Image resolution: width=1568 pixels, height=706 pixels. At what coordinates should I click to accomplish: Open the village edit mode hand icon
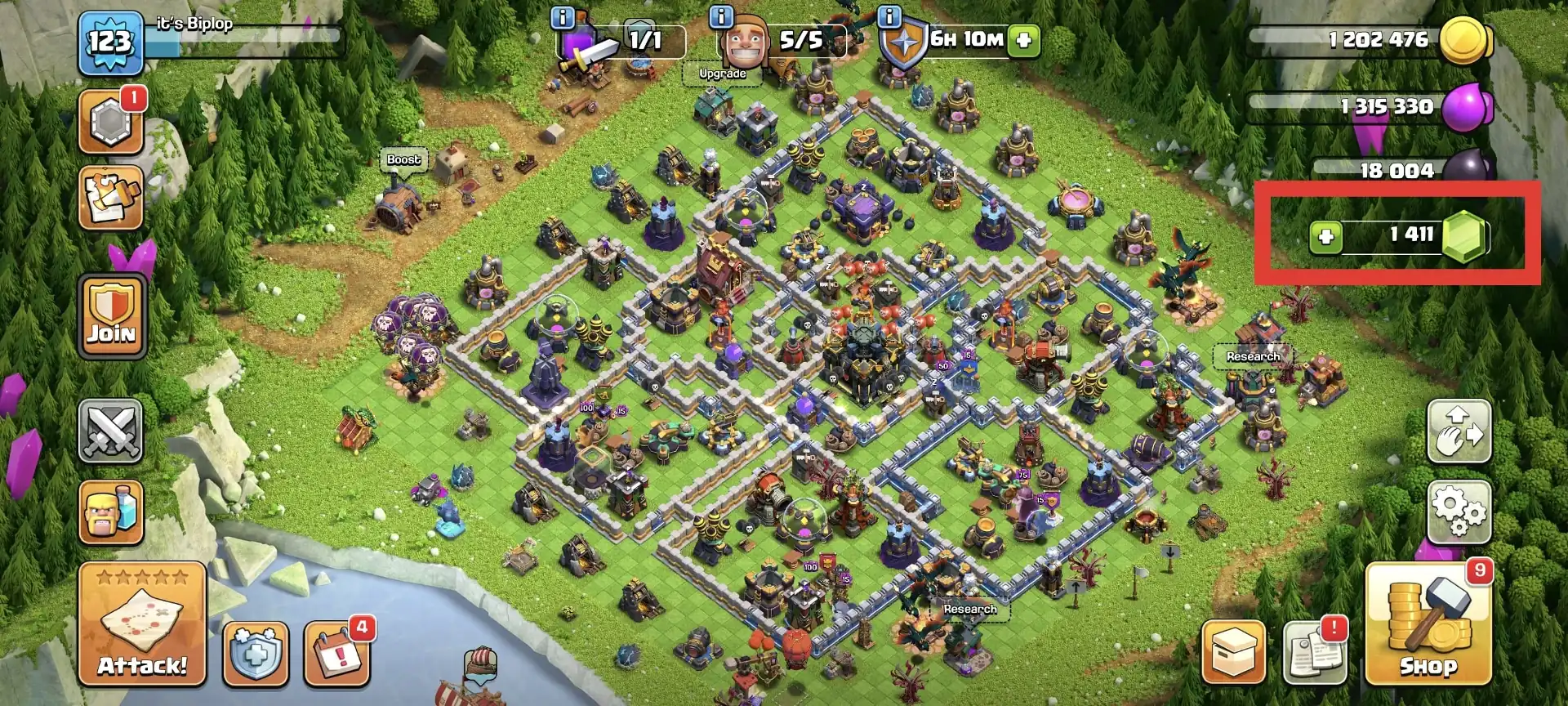1460,431
